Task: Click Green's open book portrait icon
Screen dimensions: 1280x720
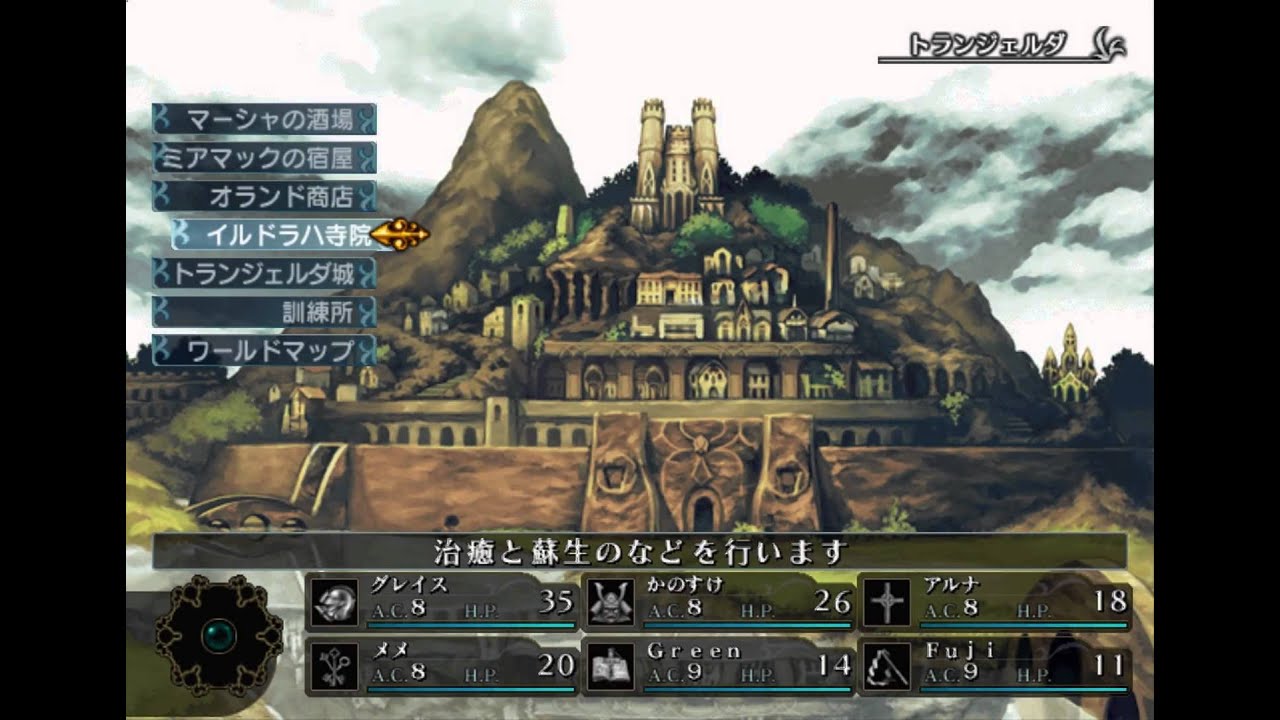Action: [611, 665]
